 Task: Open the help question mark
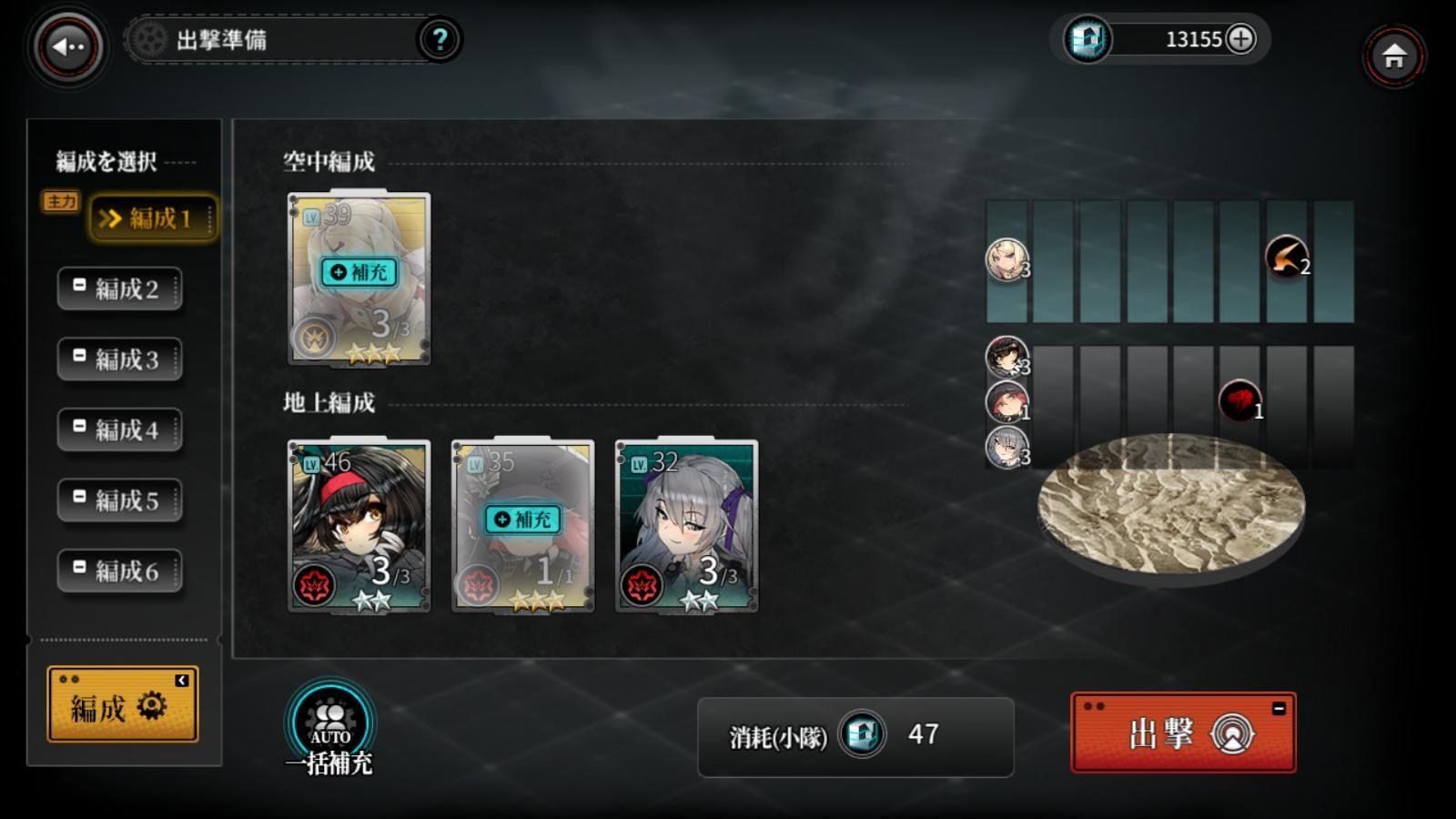click(440, 40)
